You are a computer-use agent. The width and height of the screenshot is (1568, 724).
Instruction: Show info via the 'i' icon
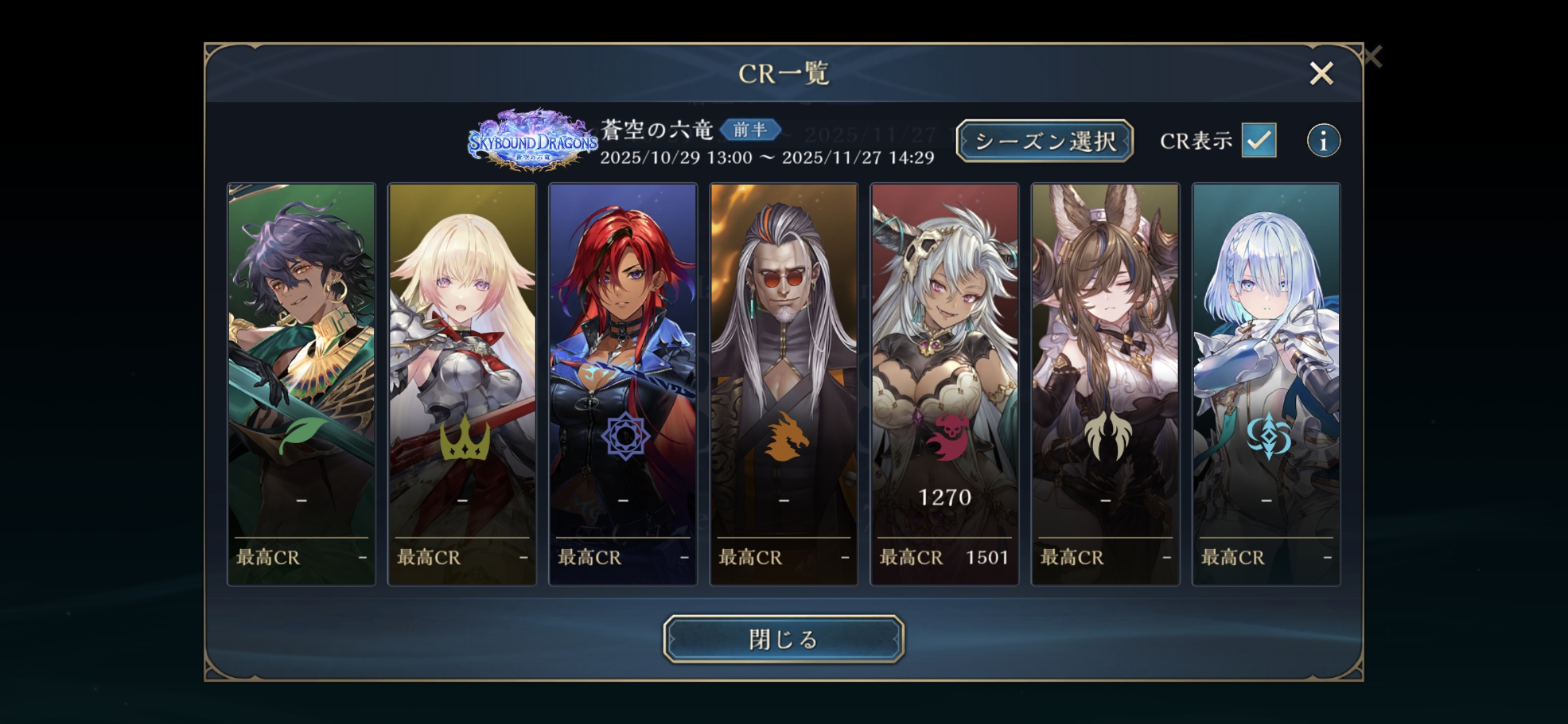1323,141
